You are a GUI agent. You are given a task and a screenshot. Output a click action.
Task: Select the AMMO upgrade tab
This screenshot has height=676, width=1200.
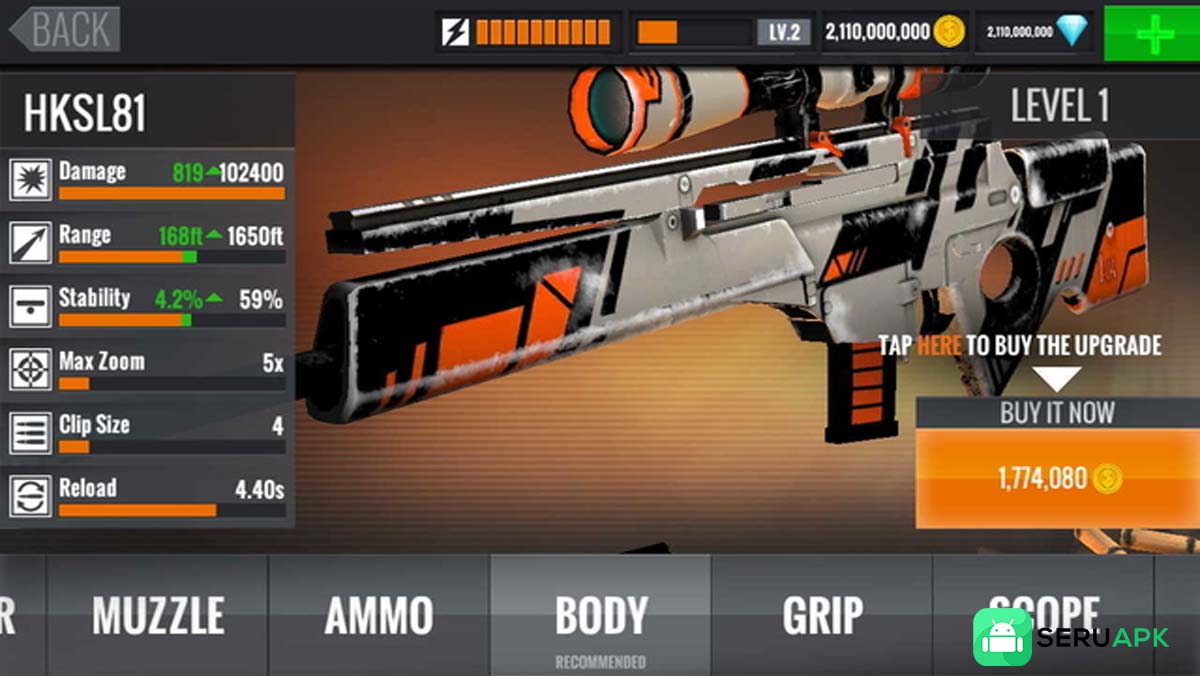pos(379,616)
